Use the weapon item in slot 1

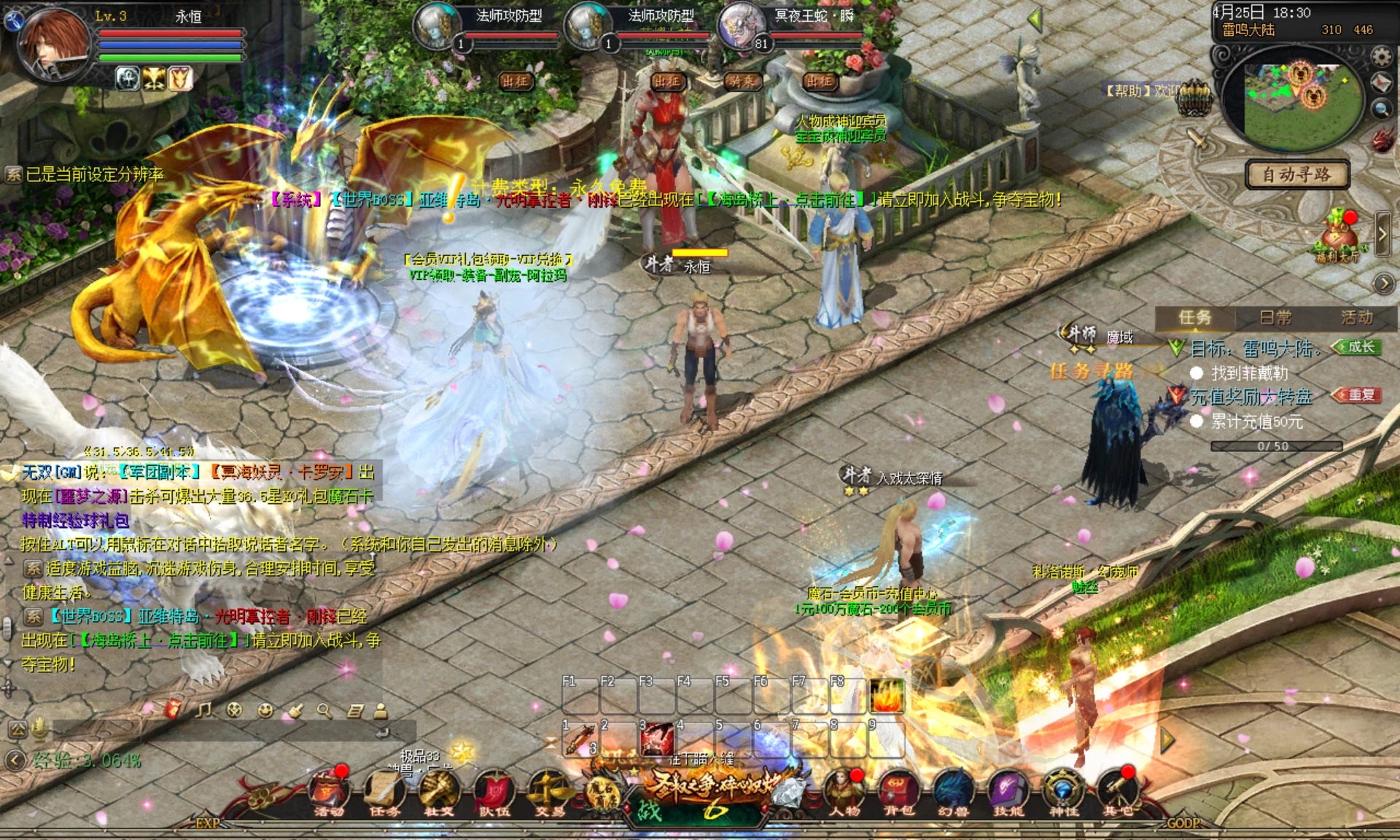tap(580, 739)
